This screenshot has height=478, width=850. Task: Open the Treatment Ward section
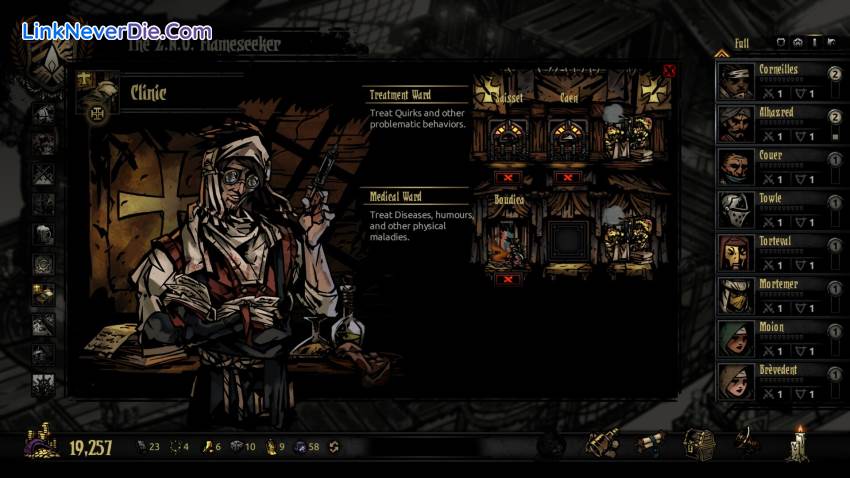401,95
